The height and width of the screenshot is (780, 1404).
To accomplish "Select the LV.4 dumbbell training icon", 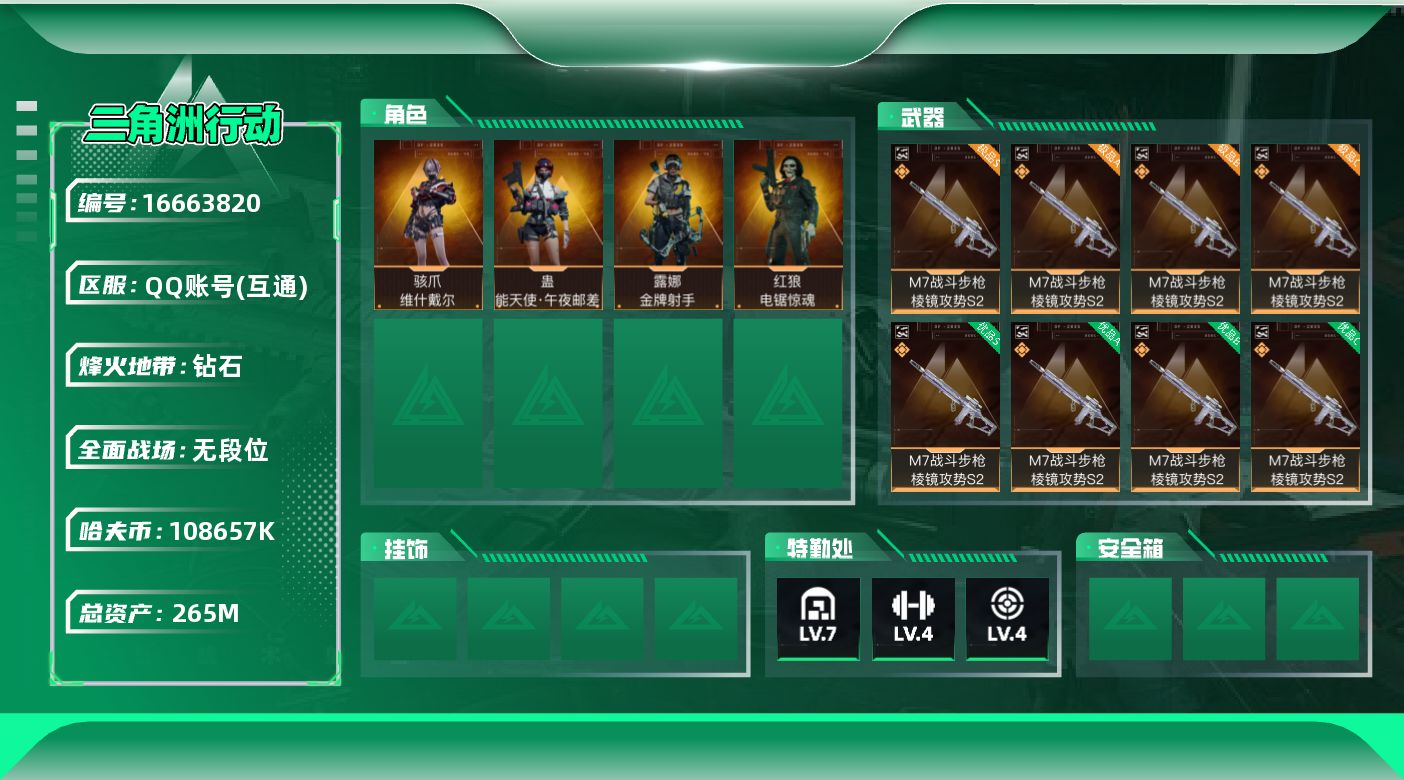I will click(x=912, y=618).
